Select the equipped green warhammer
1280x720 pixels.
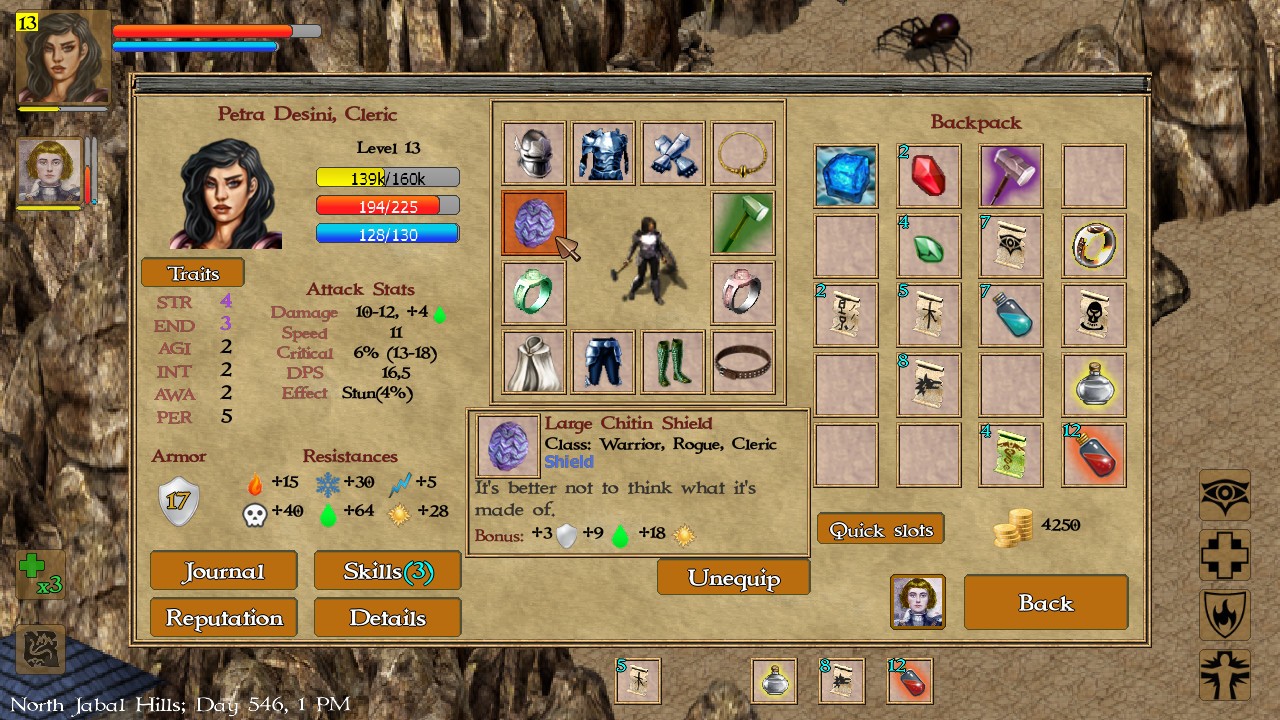coord(742,223)
